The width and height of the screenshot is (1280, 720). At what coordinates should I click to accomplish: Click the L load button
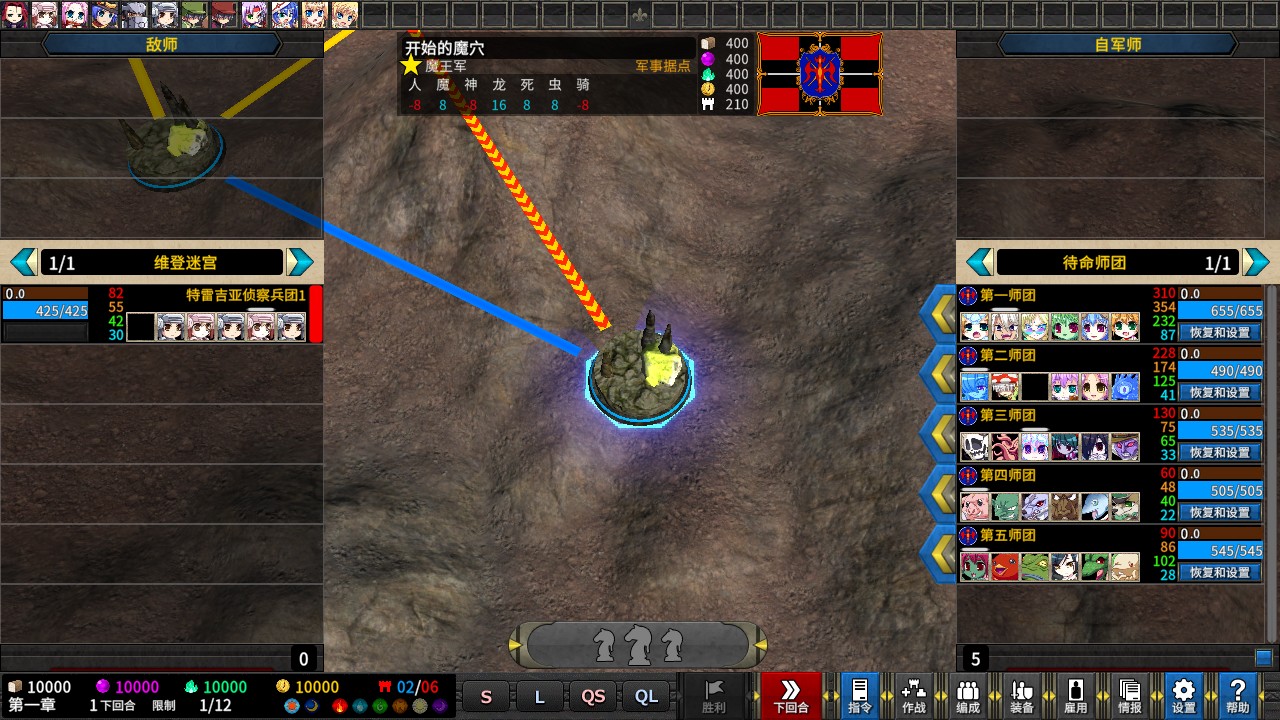pyautogui.click(x=540, y=697)
